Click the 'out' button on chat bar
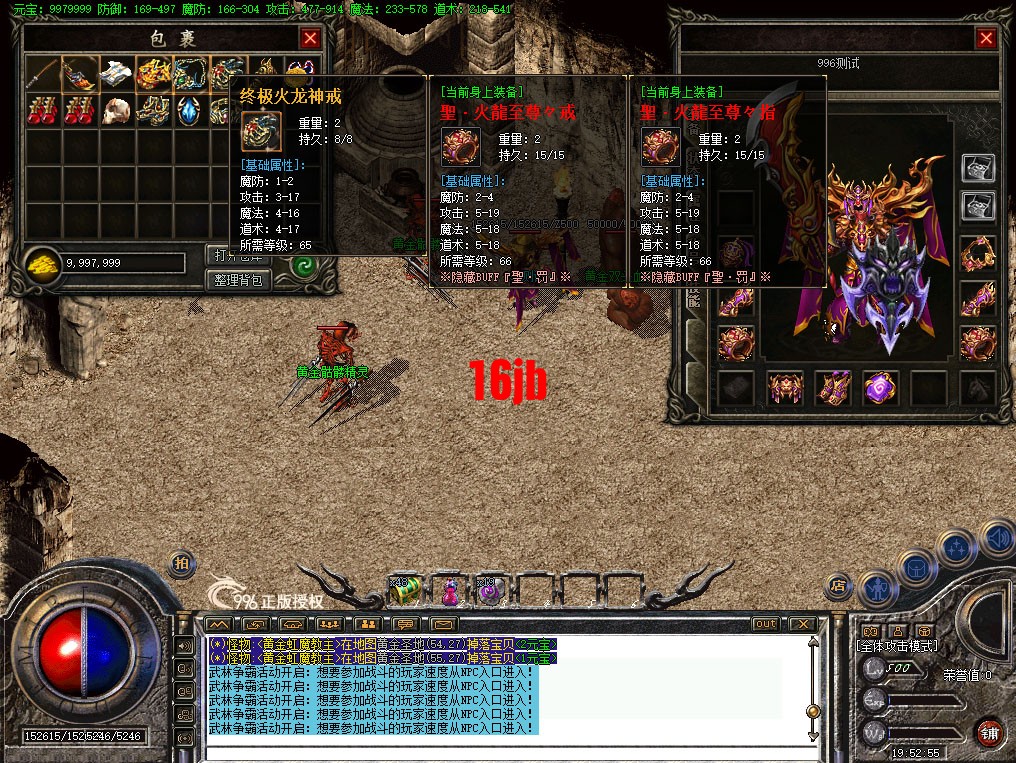The image size is (1016, 763). click(x=765, y=624)
